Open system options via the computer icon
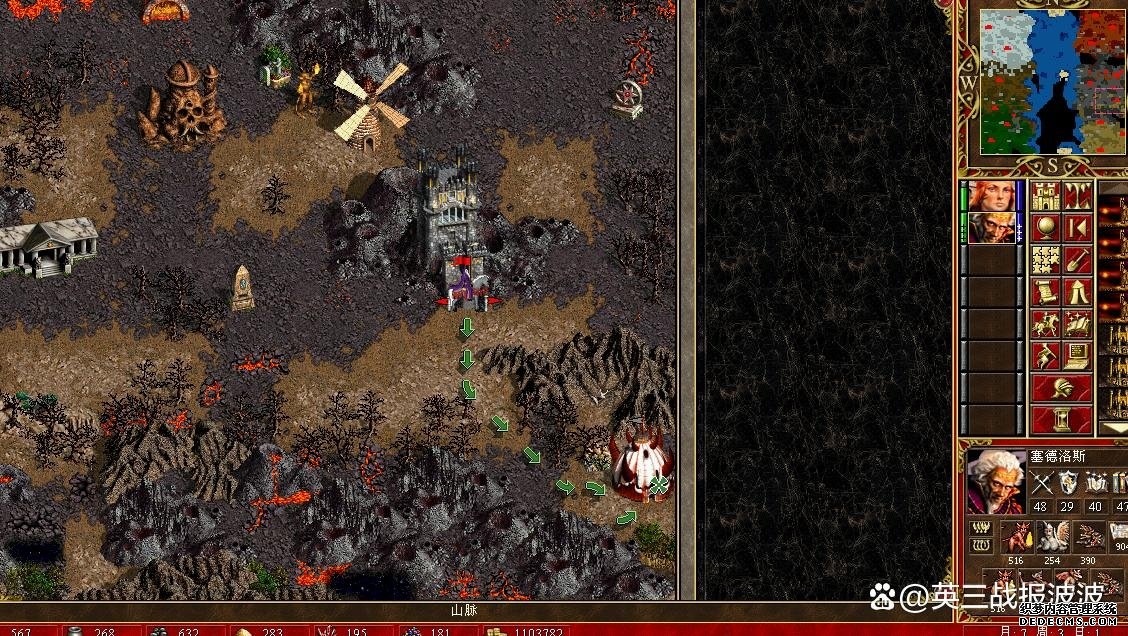 click(x=1077, y=356)
